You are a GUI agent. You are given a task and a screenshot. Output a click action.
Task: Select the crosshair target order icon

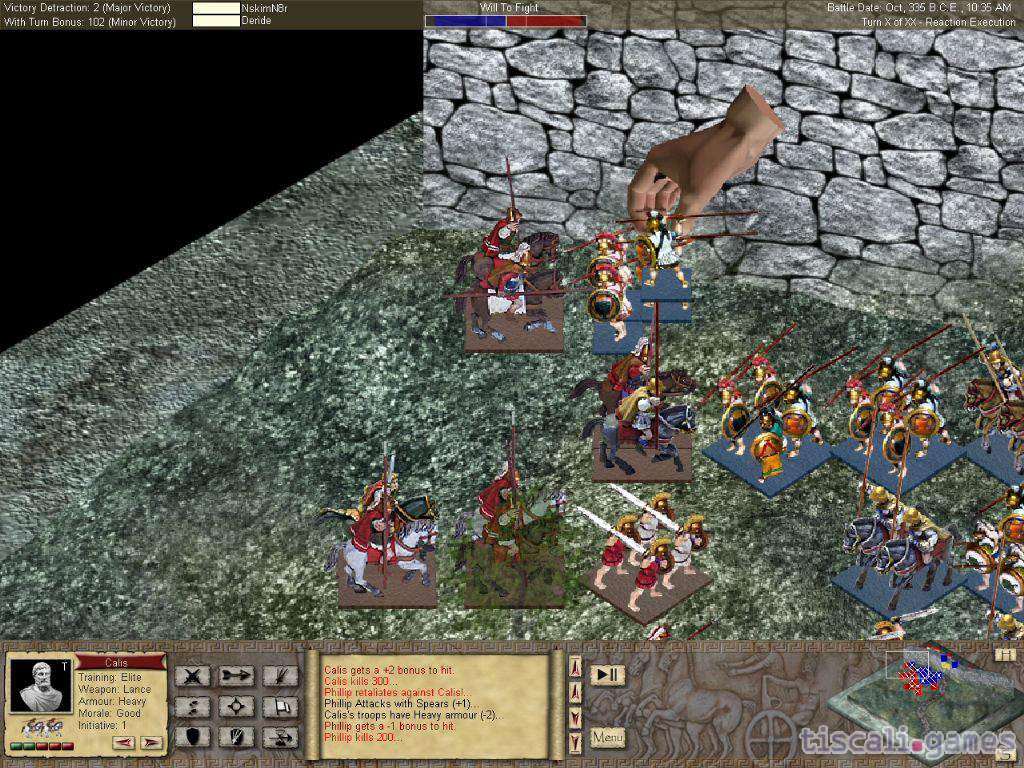point(237,707)
